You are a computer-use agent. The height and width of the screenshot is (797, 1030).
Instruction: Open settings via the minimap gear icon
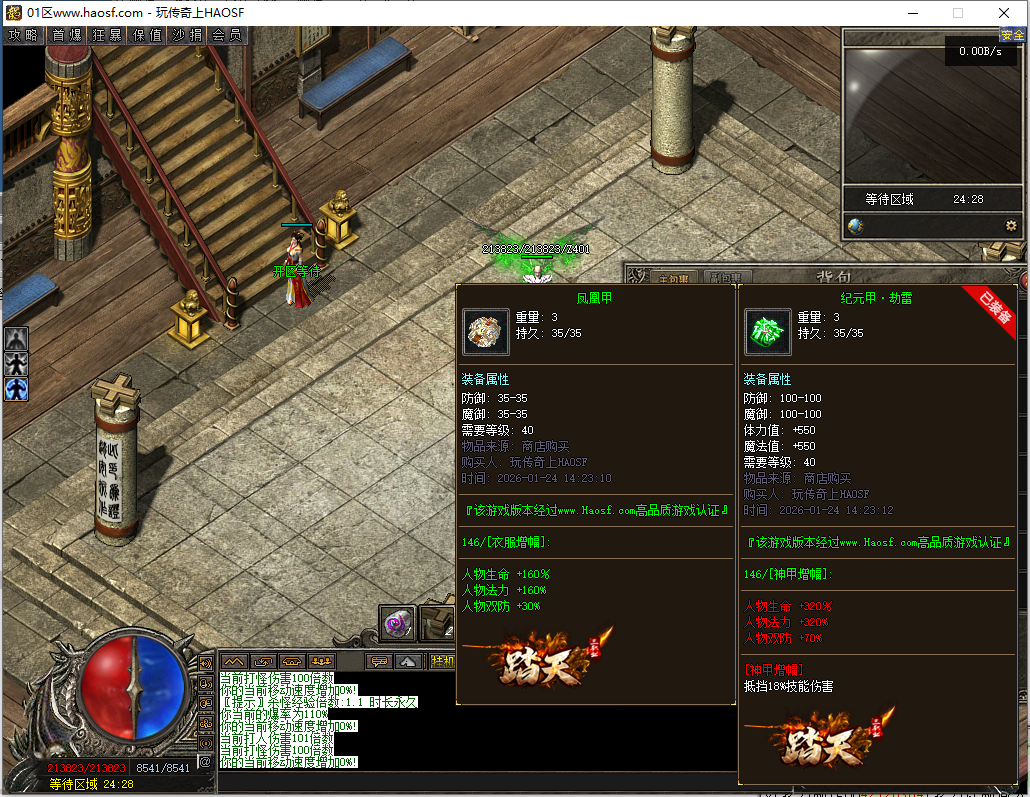tap(1011, 226)
